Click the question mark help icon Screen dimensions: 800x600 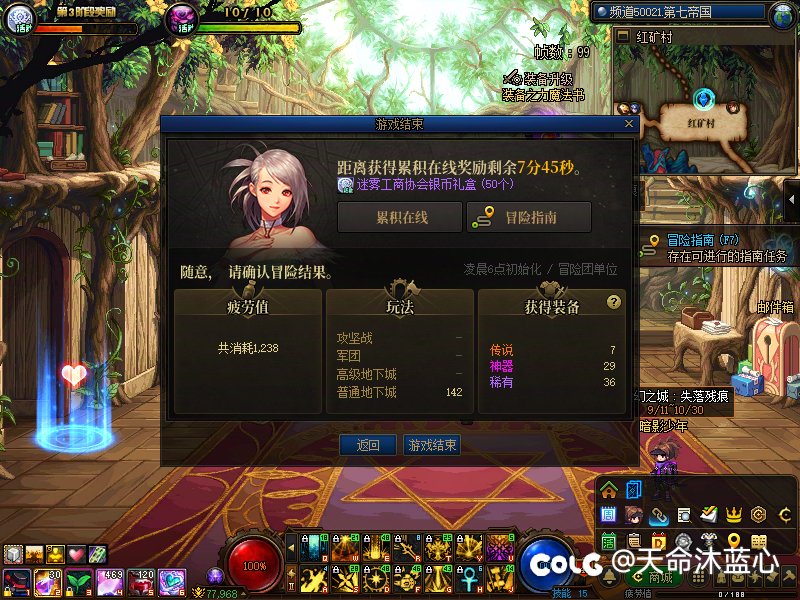coord(614,302)
